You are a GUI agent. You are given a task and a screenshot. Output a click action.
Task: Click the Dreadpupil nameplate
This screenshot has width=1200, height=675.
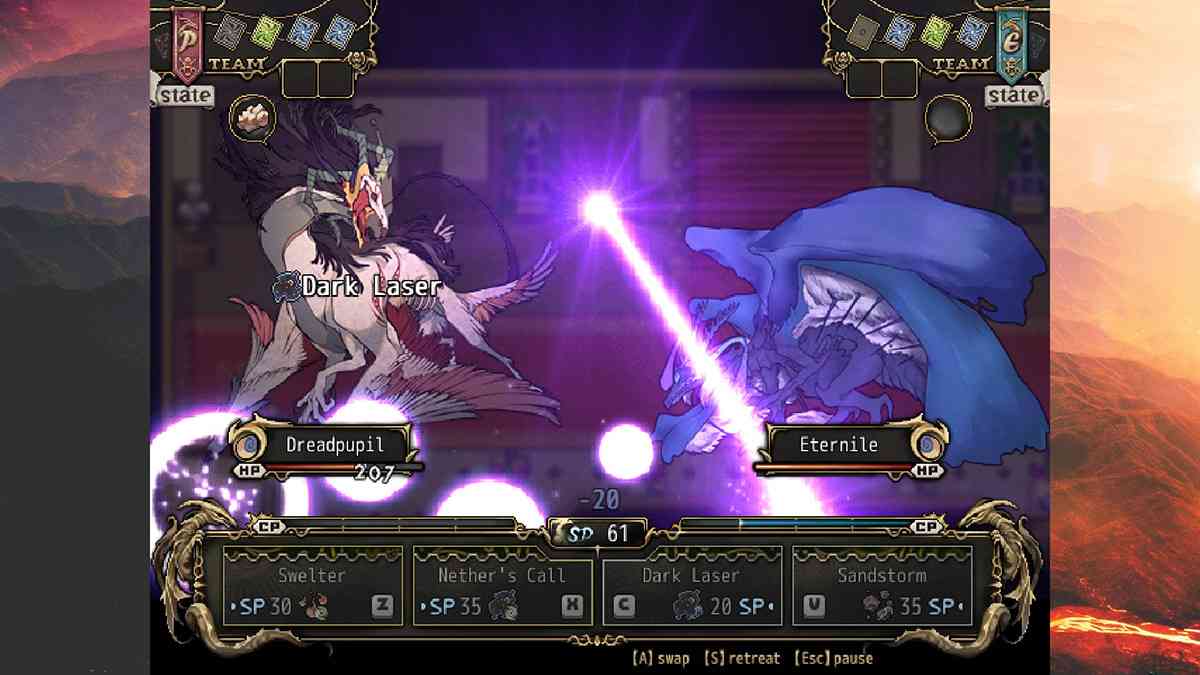point(333,444)
